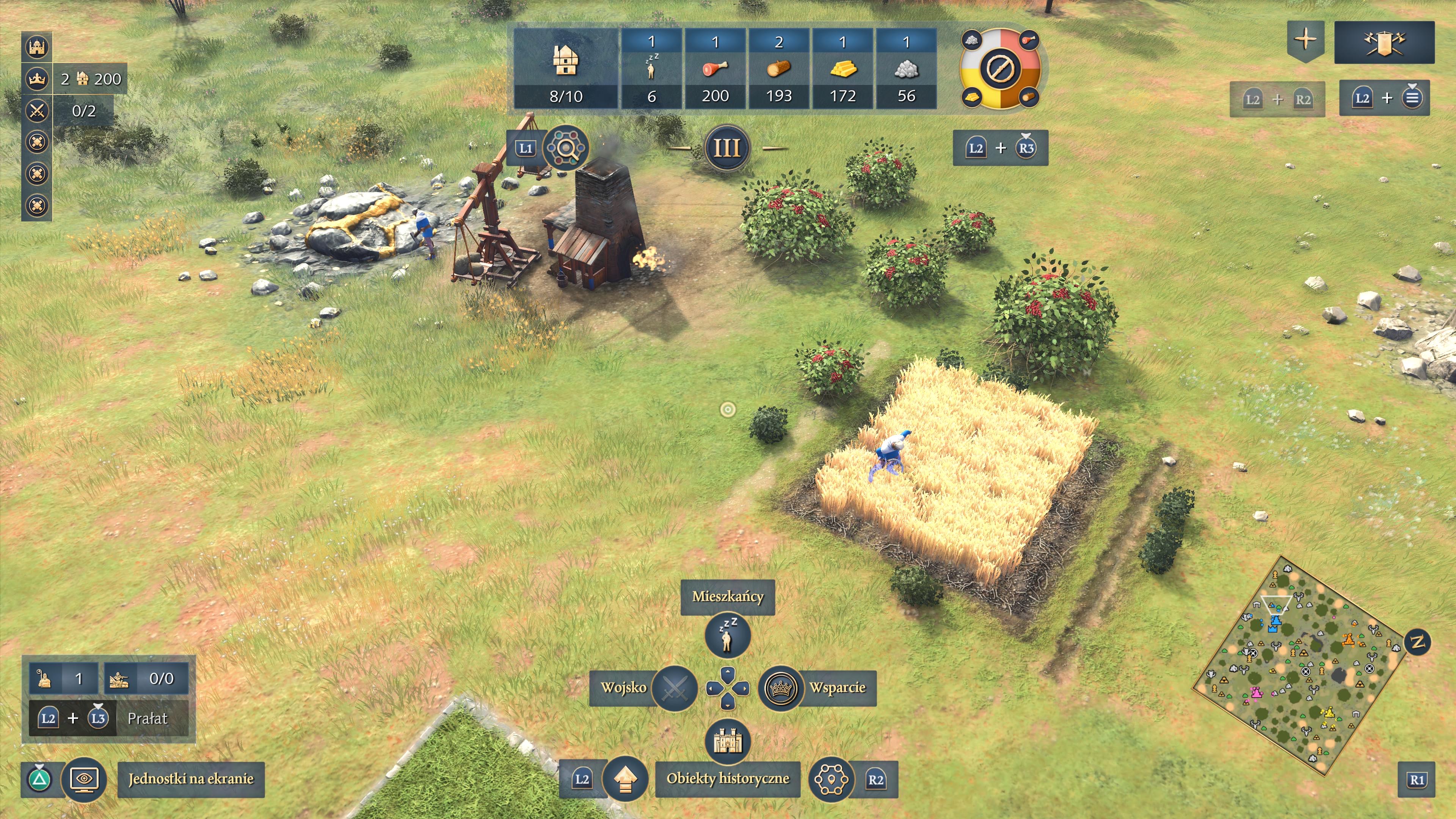Open the Mieszkańcy villager production menu
The image size is (1456, 819).
coord(728,637)
